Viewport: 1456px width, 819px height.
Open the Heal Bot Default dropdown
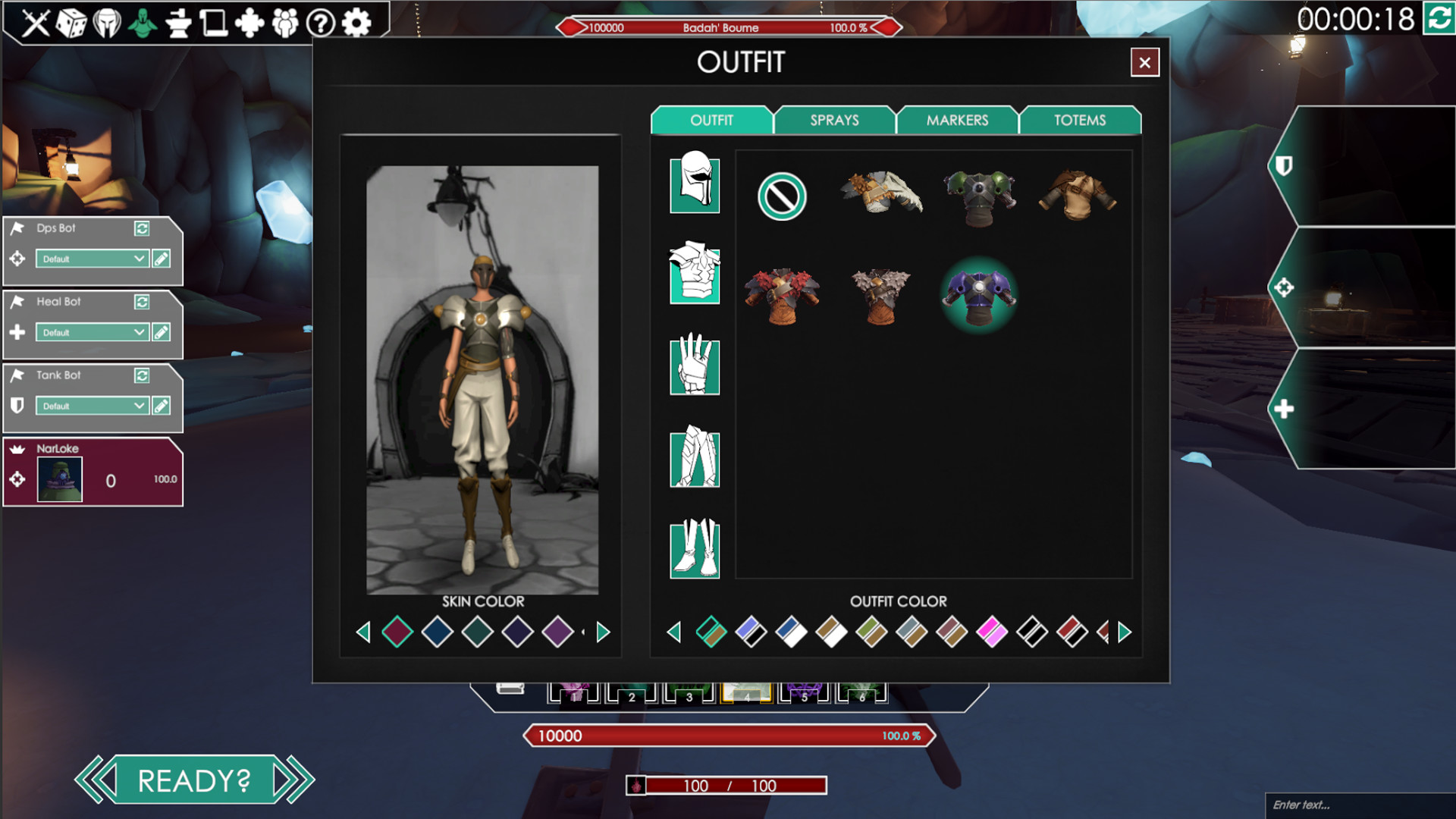tap(91, 332)
